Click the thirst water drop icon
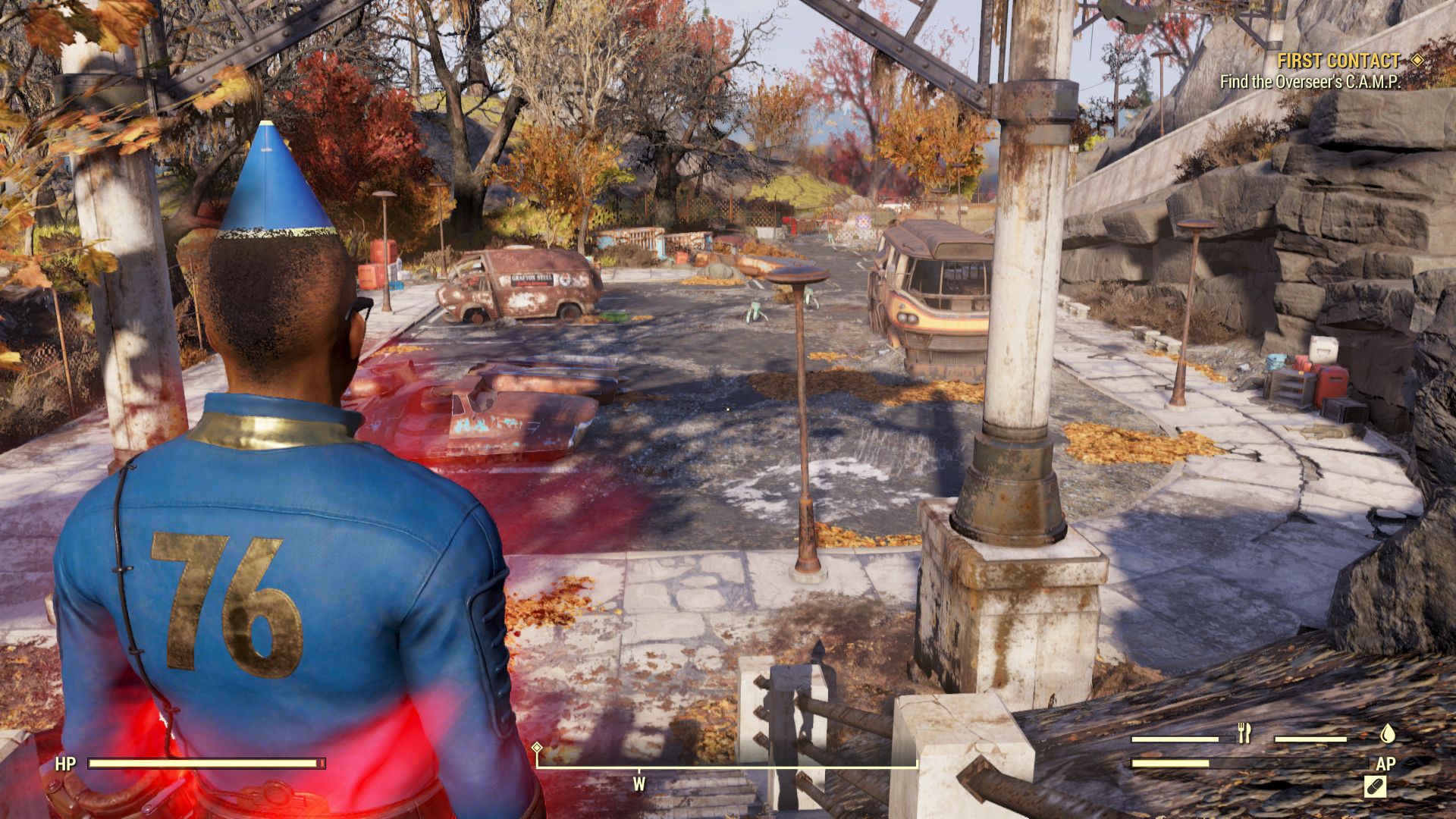Screen dimensions: 1456x819 click(x=1387, y=733)
